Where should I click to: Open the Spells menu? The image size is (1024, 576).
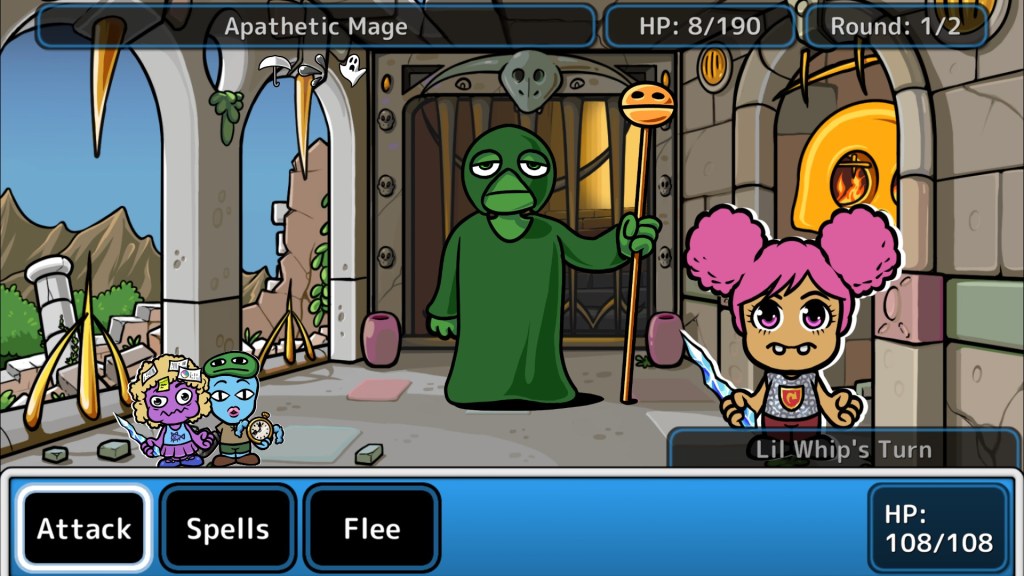[228, 528]
